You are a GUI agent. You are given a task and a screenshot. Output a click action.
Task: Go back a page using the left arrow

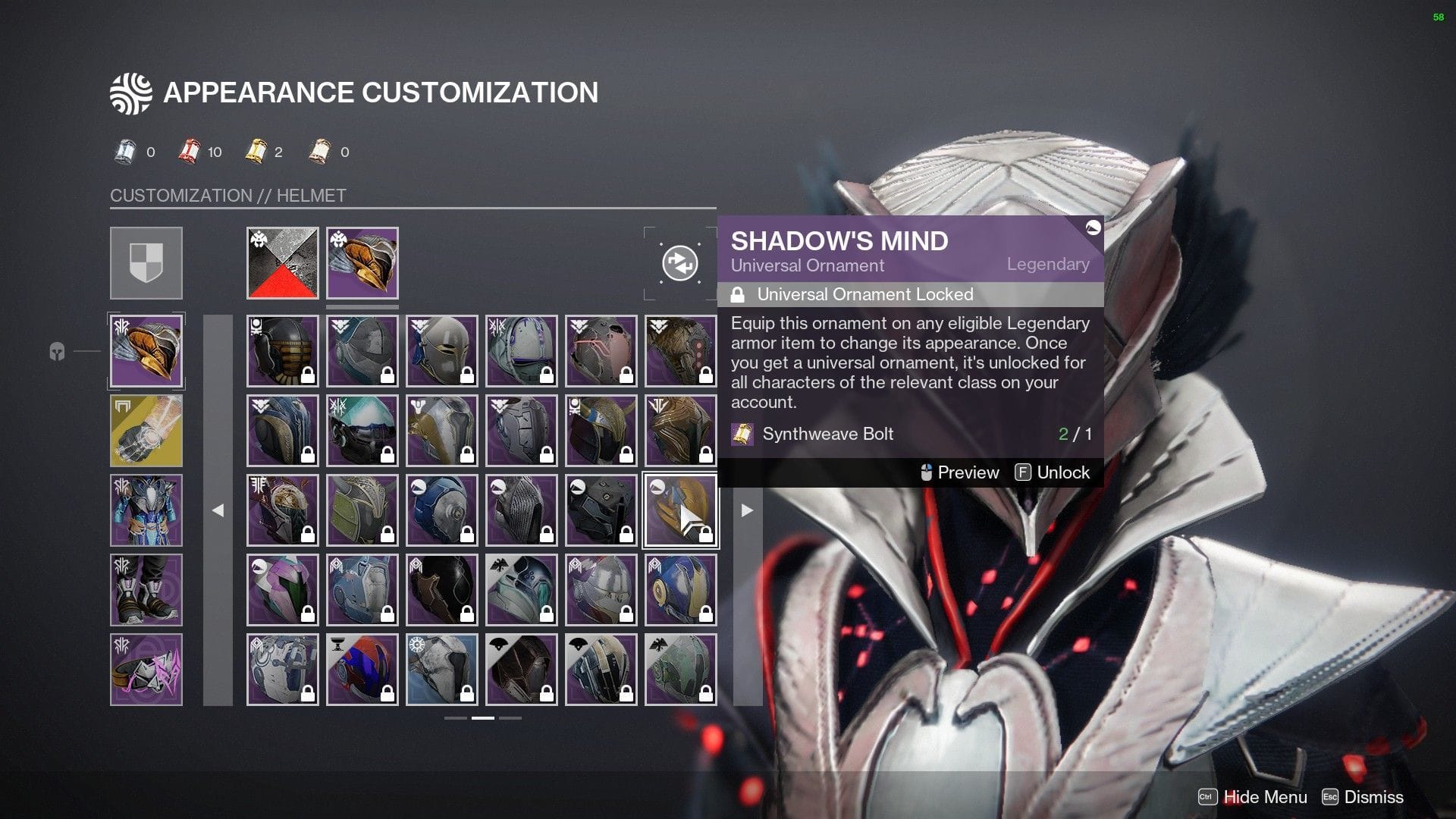click(219, 510)
